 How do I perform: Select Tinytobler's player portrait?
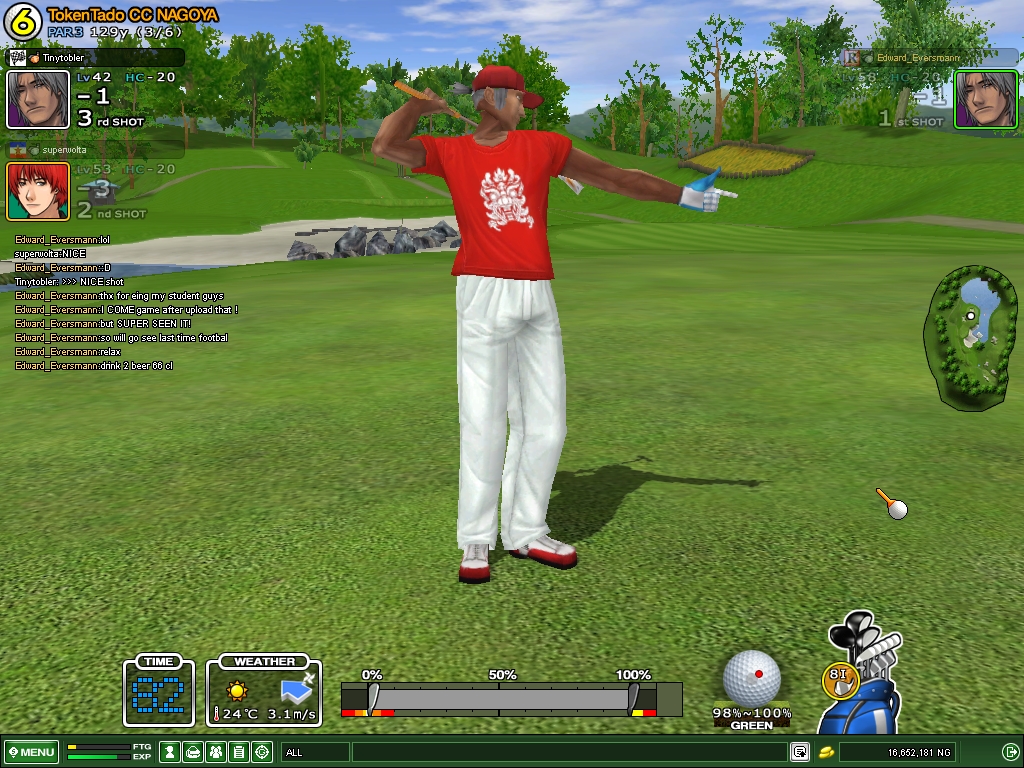point(39,99)
